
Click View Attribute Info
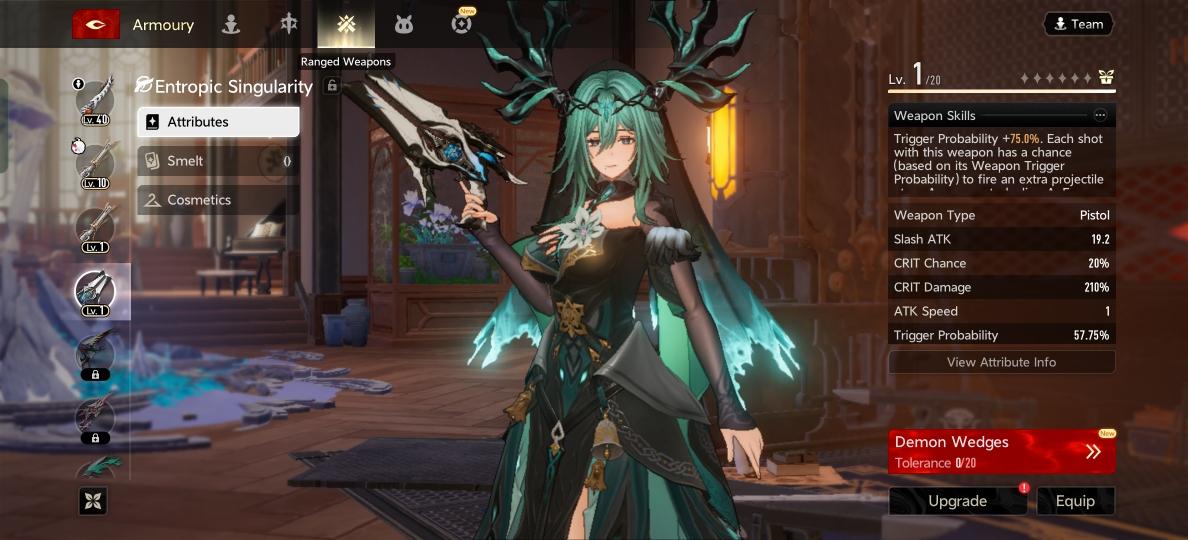1001,362
